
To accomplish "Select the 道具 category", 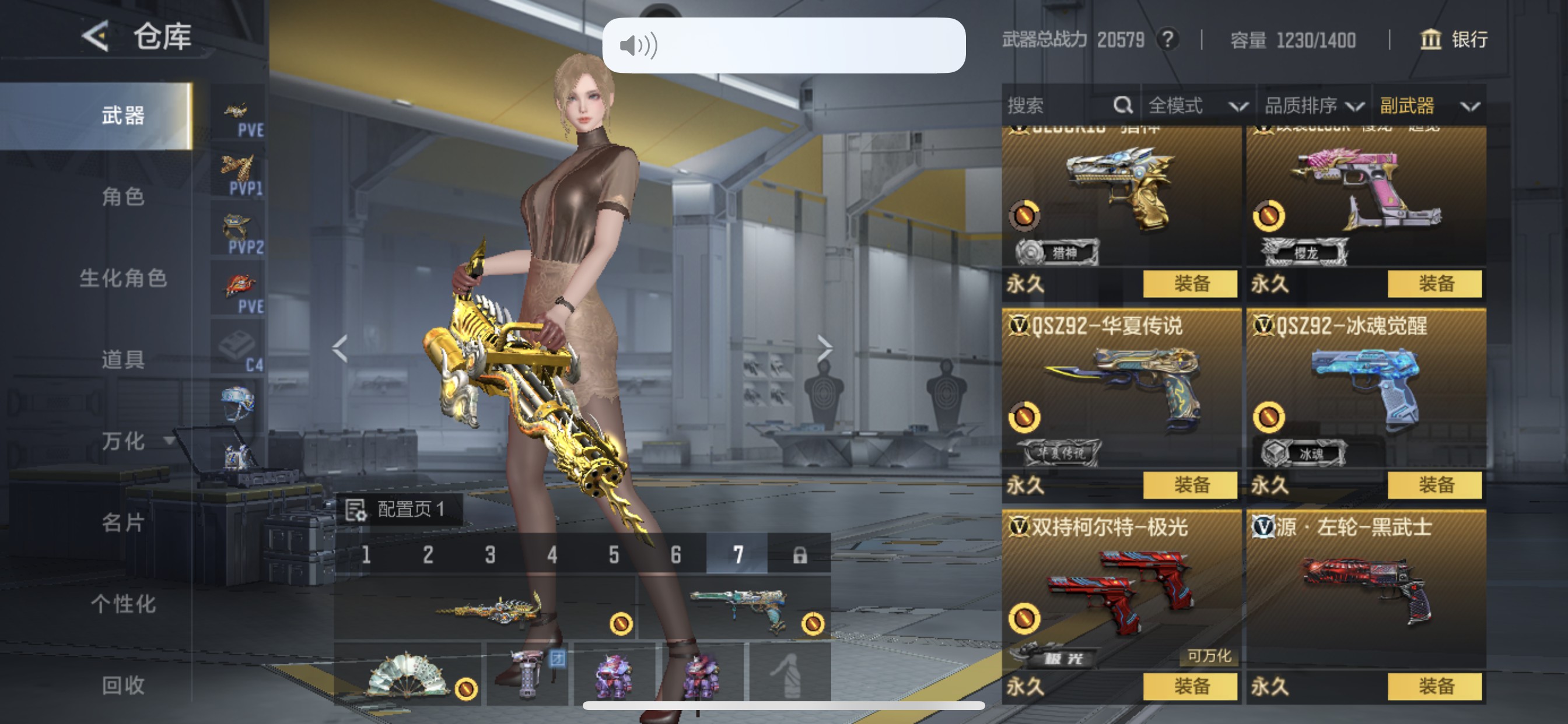I will [123, 360].
